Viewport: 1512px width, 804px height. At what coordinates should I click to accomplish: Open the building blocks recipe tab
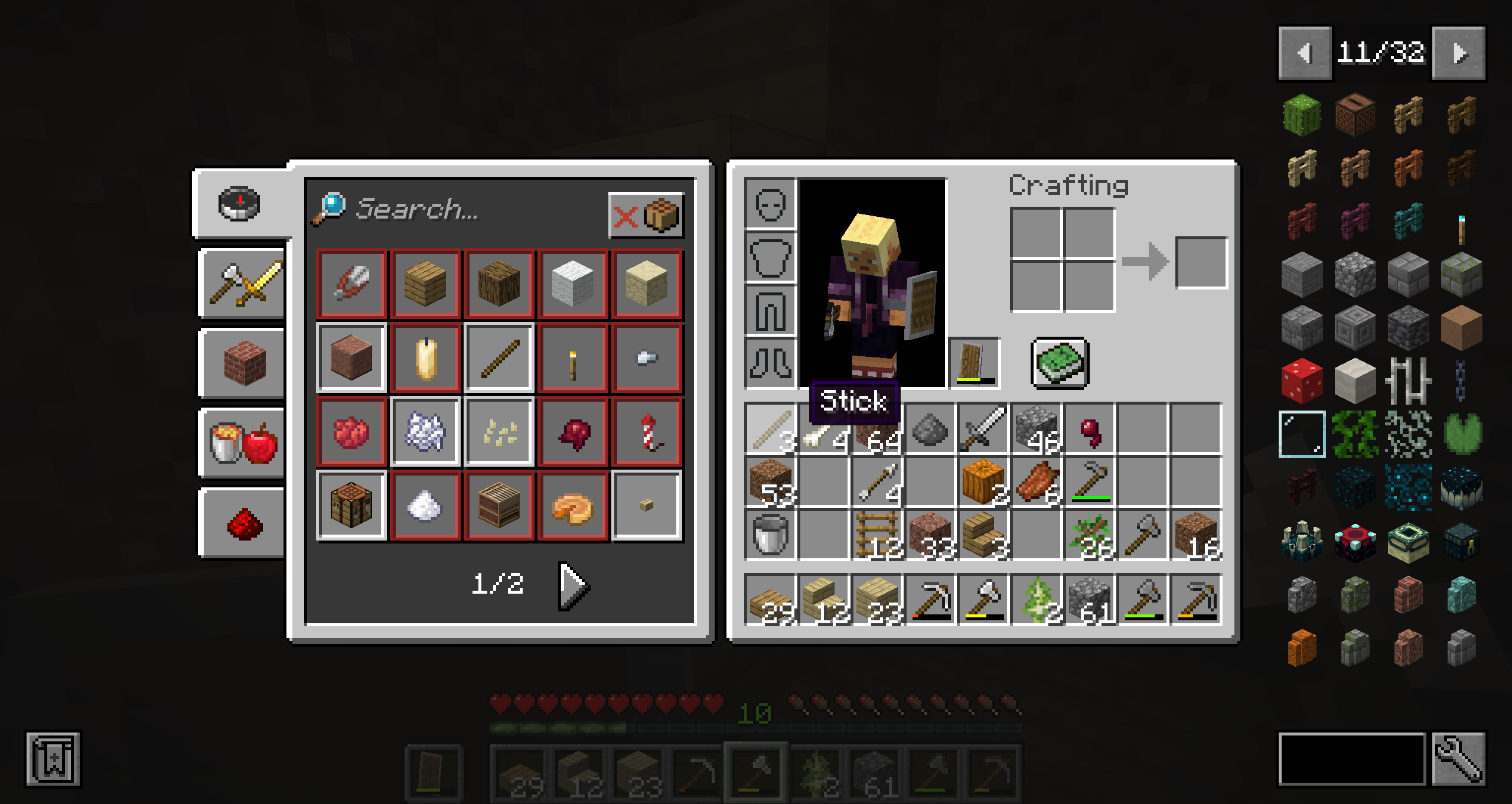click(x=242, y=363)
